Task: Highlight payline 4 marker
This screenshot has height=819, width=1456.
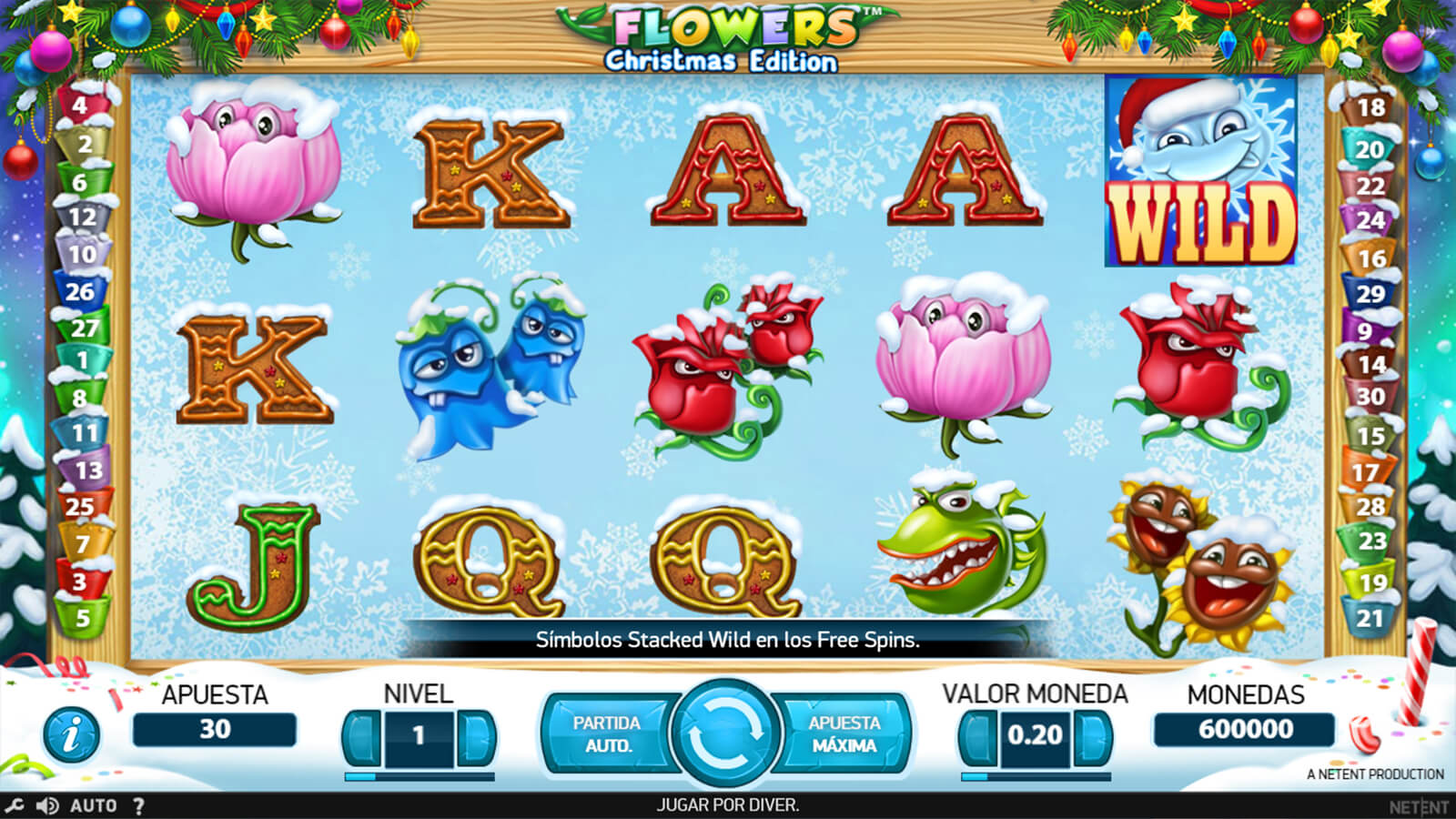Action: 80,106
